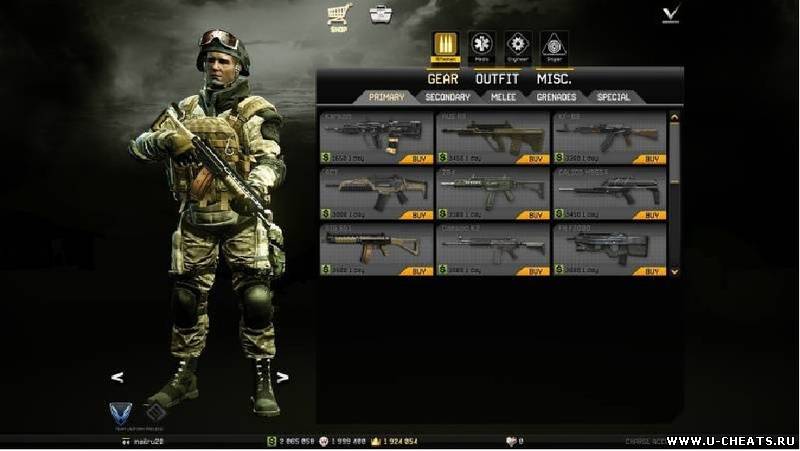The height and width of the screenshot is (451, 800).
Task: Open the inventory briefcase icon
Action: [381, 15]
